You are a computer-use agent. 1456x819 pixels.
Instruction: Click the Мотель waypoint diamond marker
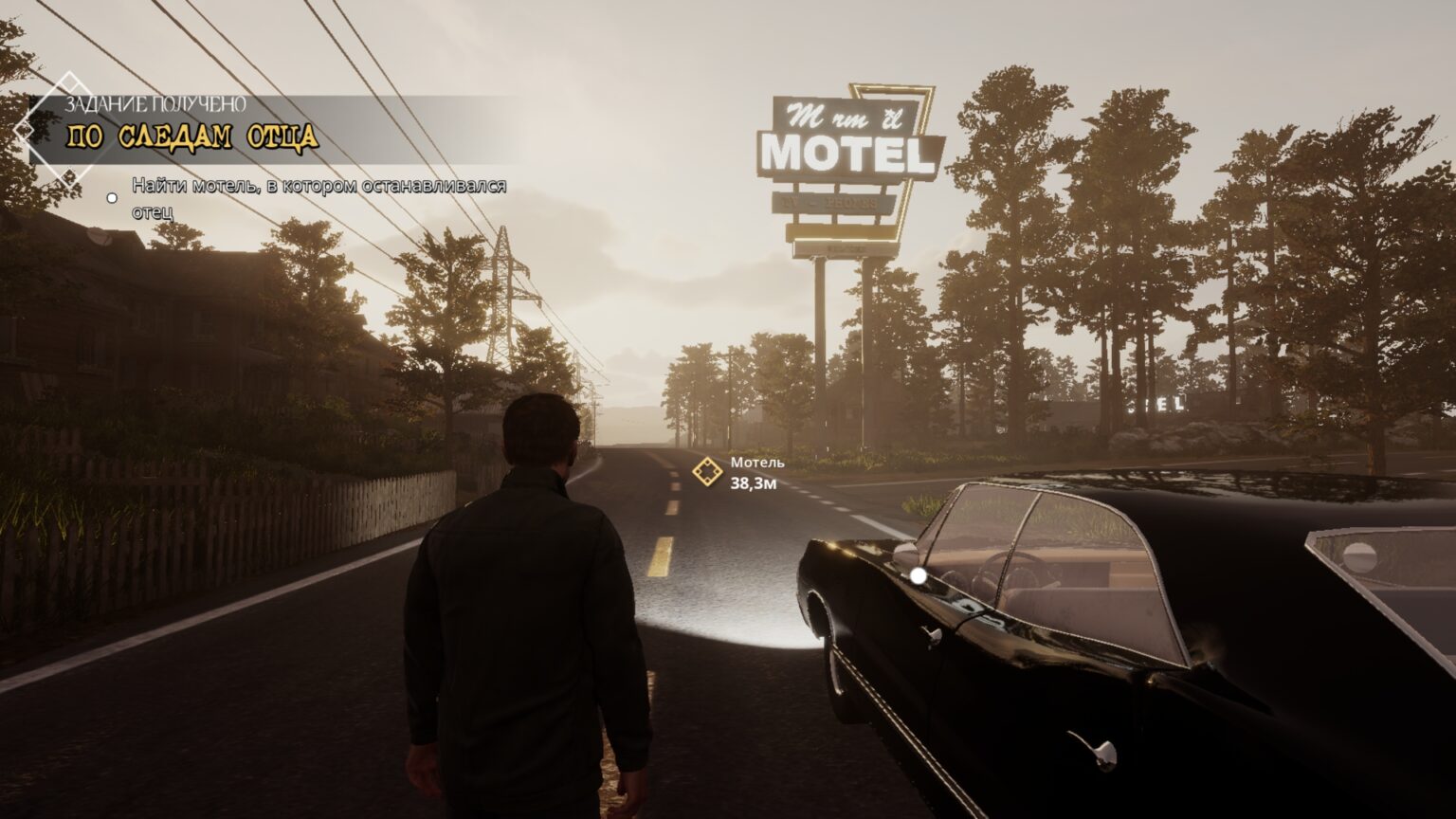pyautogui.click(x=706, y=471)
